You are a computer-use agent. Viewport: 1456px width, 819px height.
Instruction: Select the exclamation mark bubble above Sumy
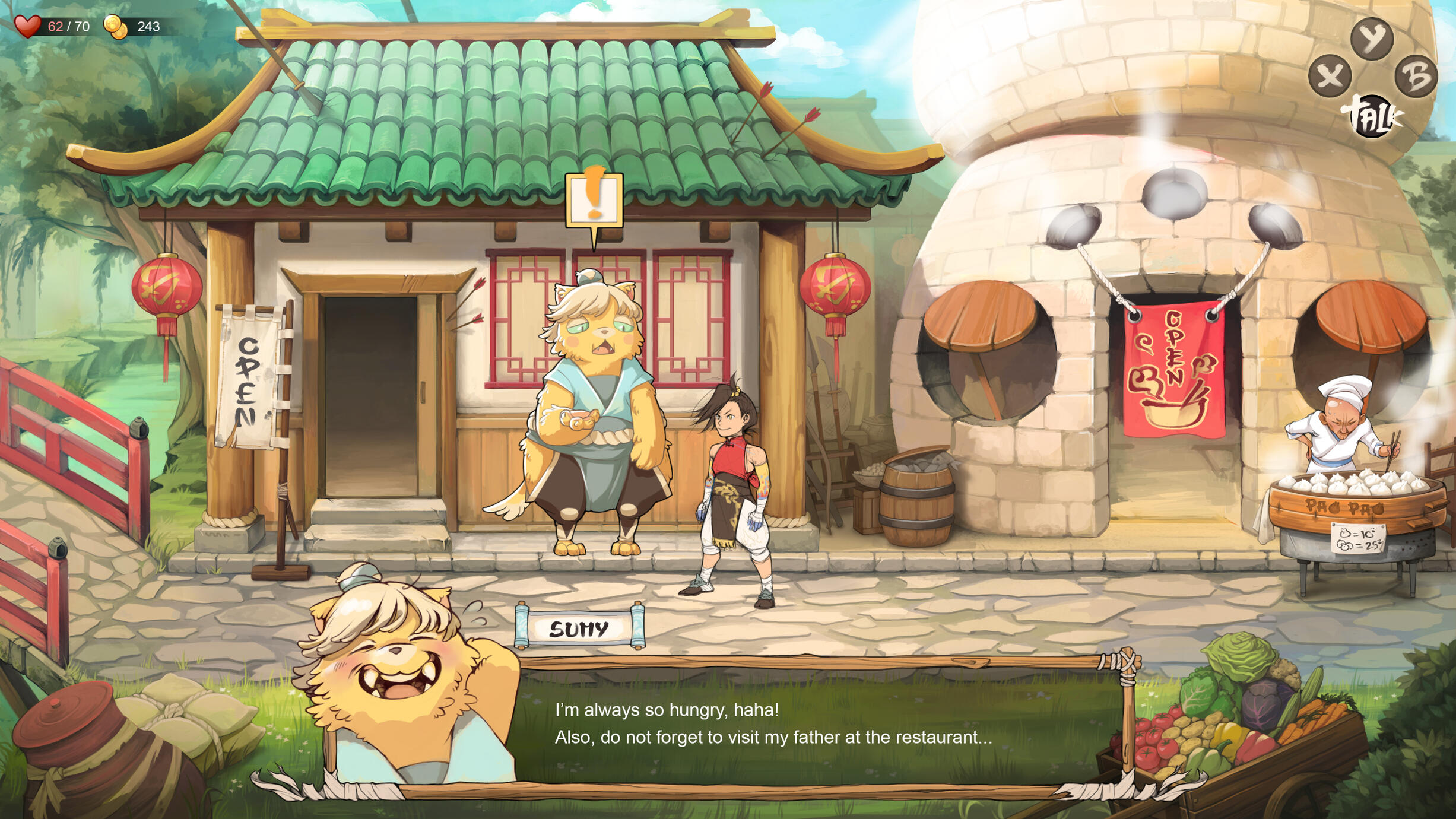point(594,199)
